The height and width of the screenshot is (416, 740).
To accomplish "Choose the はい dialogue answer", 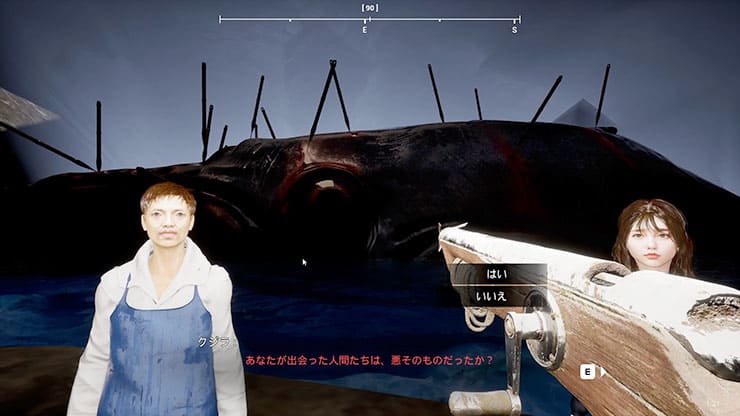I will click(x=496, y=273).
